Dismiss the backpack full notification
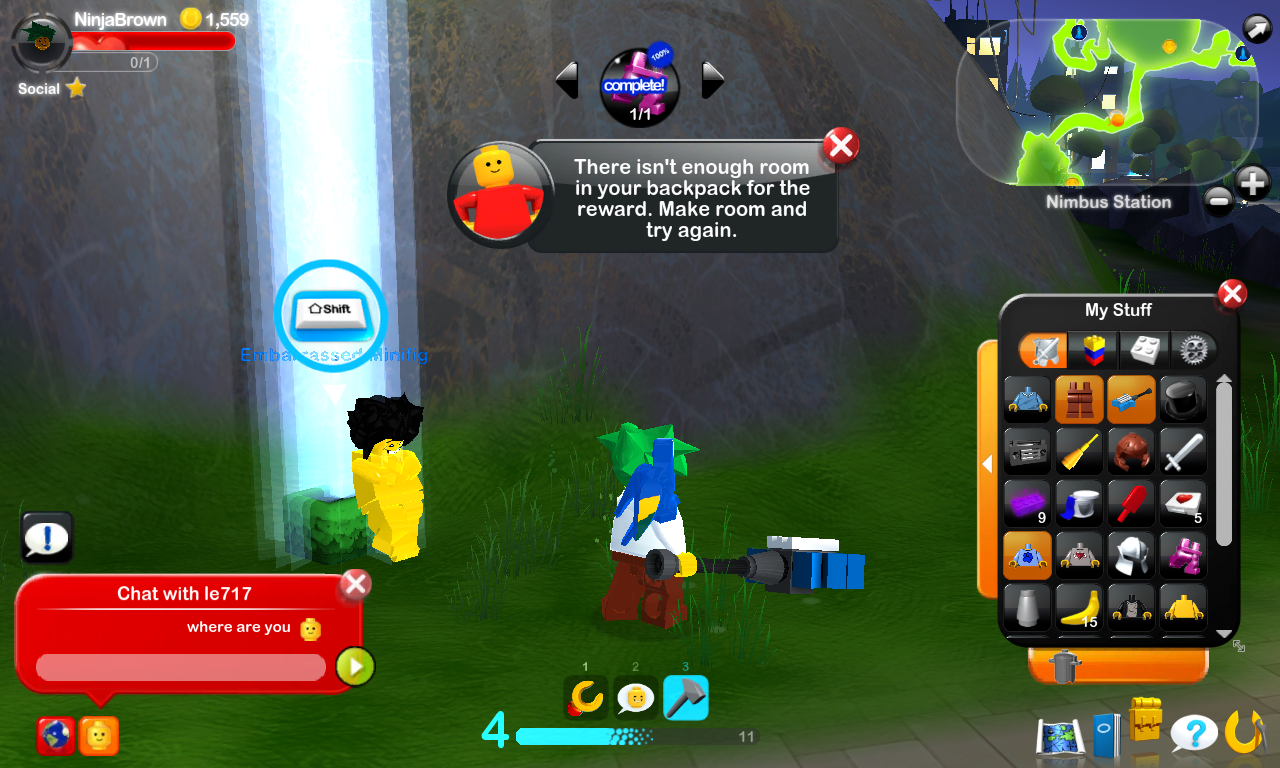1280x768 pixels. tap(840, 145)
